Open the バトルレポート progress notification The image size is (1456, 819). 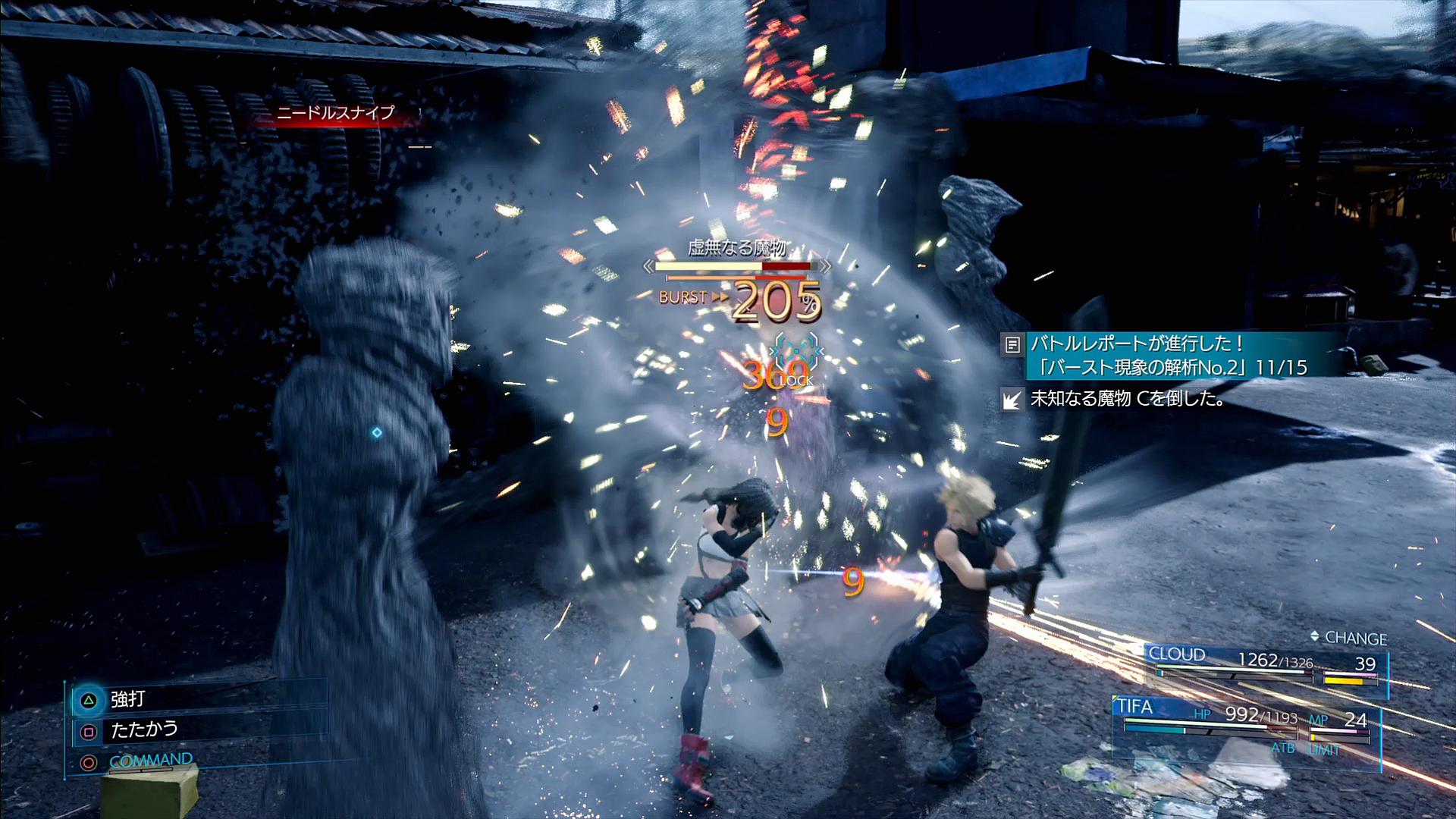[x=1168, y=355]
